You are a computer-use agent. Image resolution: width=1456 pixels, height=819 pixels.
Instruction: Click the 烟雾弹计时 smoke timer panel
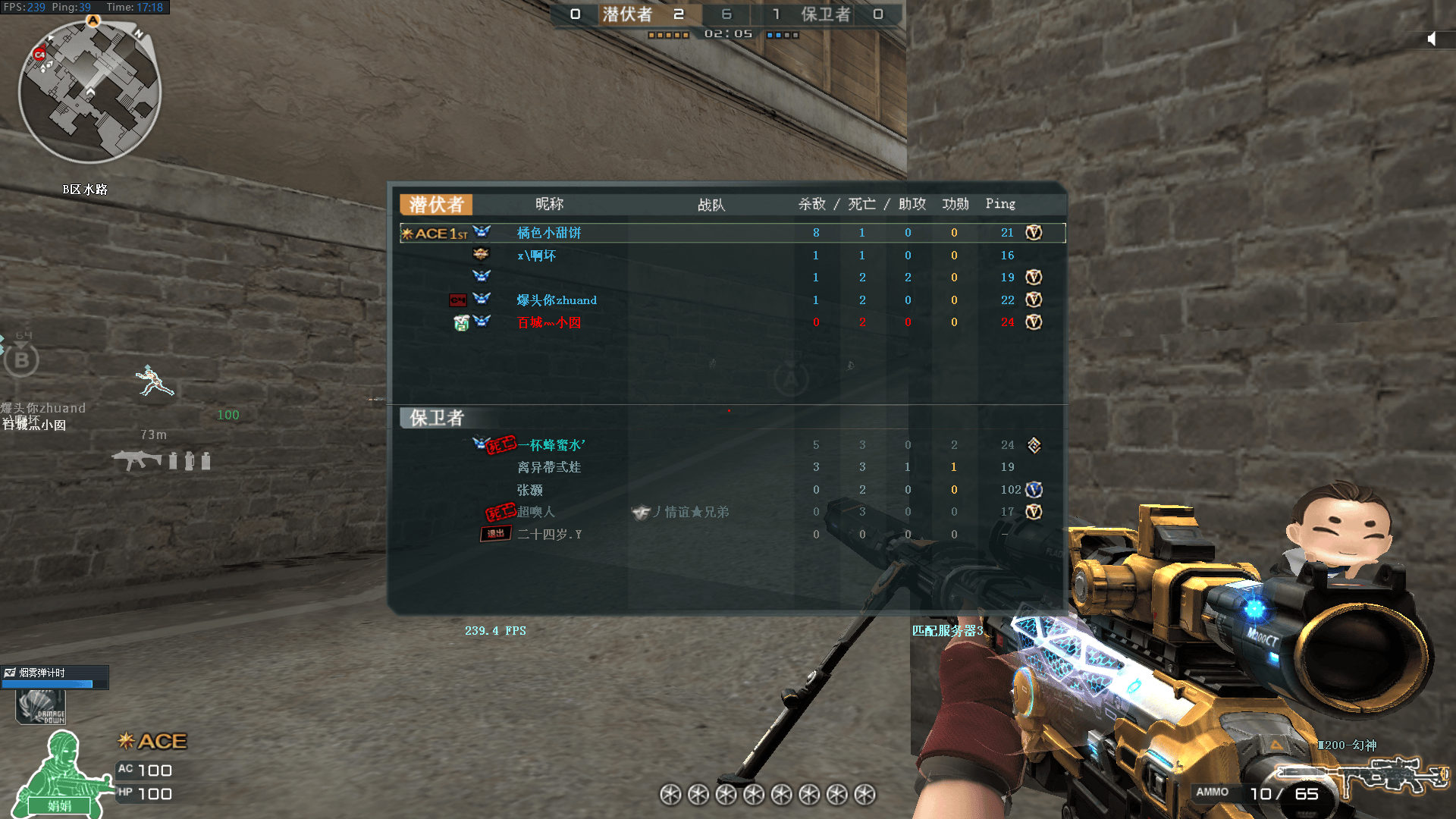[x=55, y=676]
